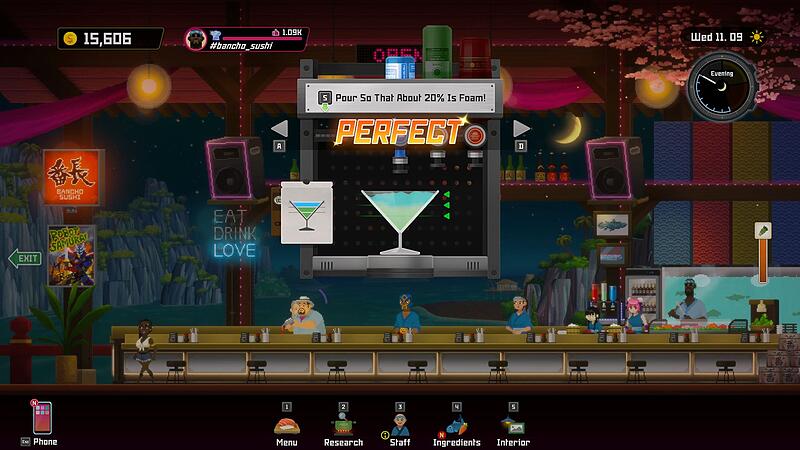Open the Research panel
Viewport: 800px width, 450px height.
pos(343,424)
